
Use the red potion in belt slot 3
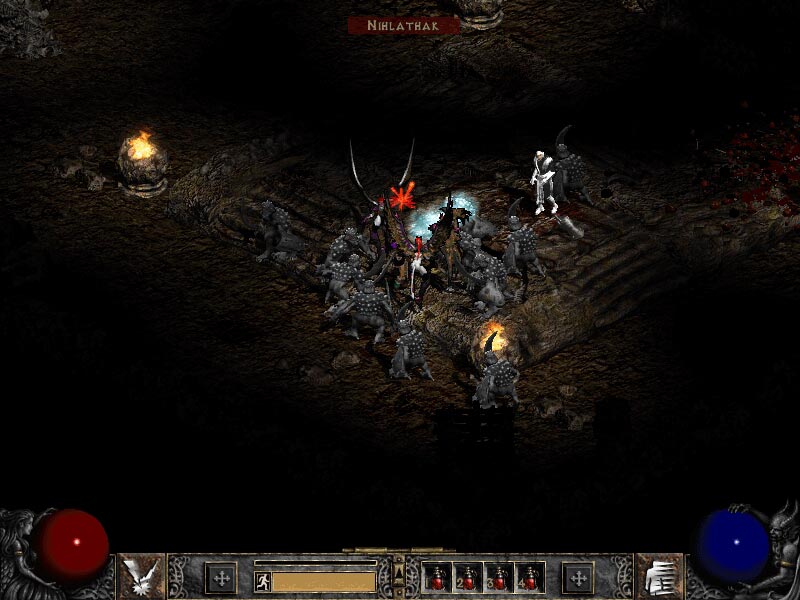[x=499, y=577]
